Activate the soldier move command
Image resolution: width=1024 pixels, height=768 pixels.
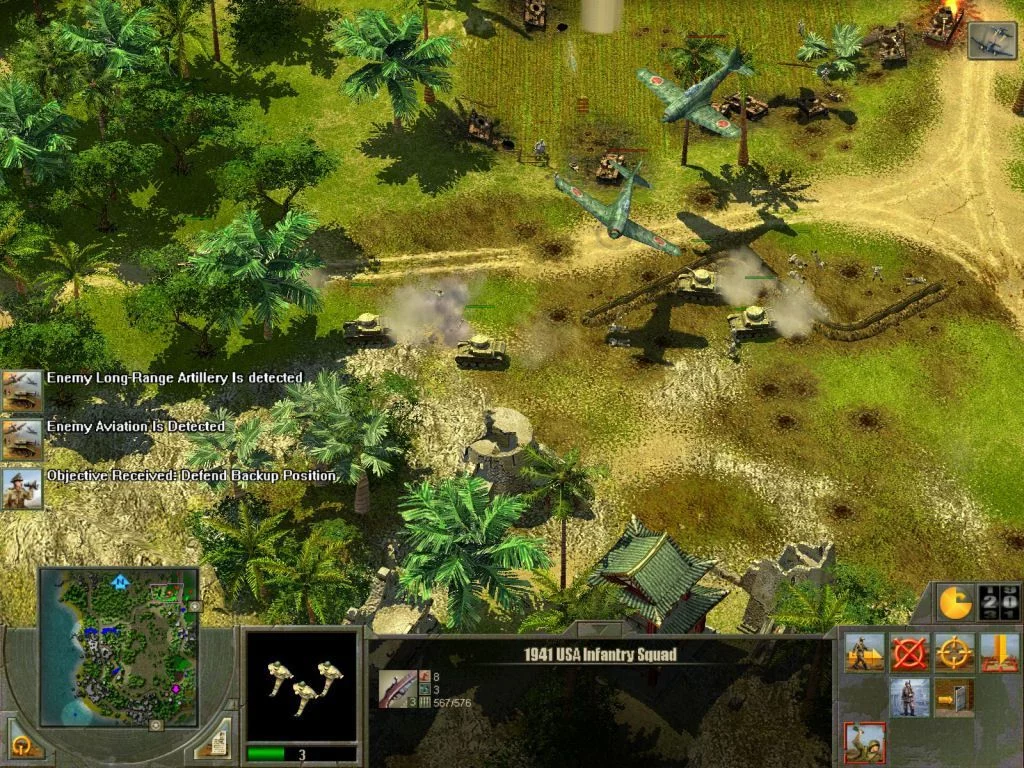click(x=864, y=652)
